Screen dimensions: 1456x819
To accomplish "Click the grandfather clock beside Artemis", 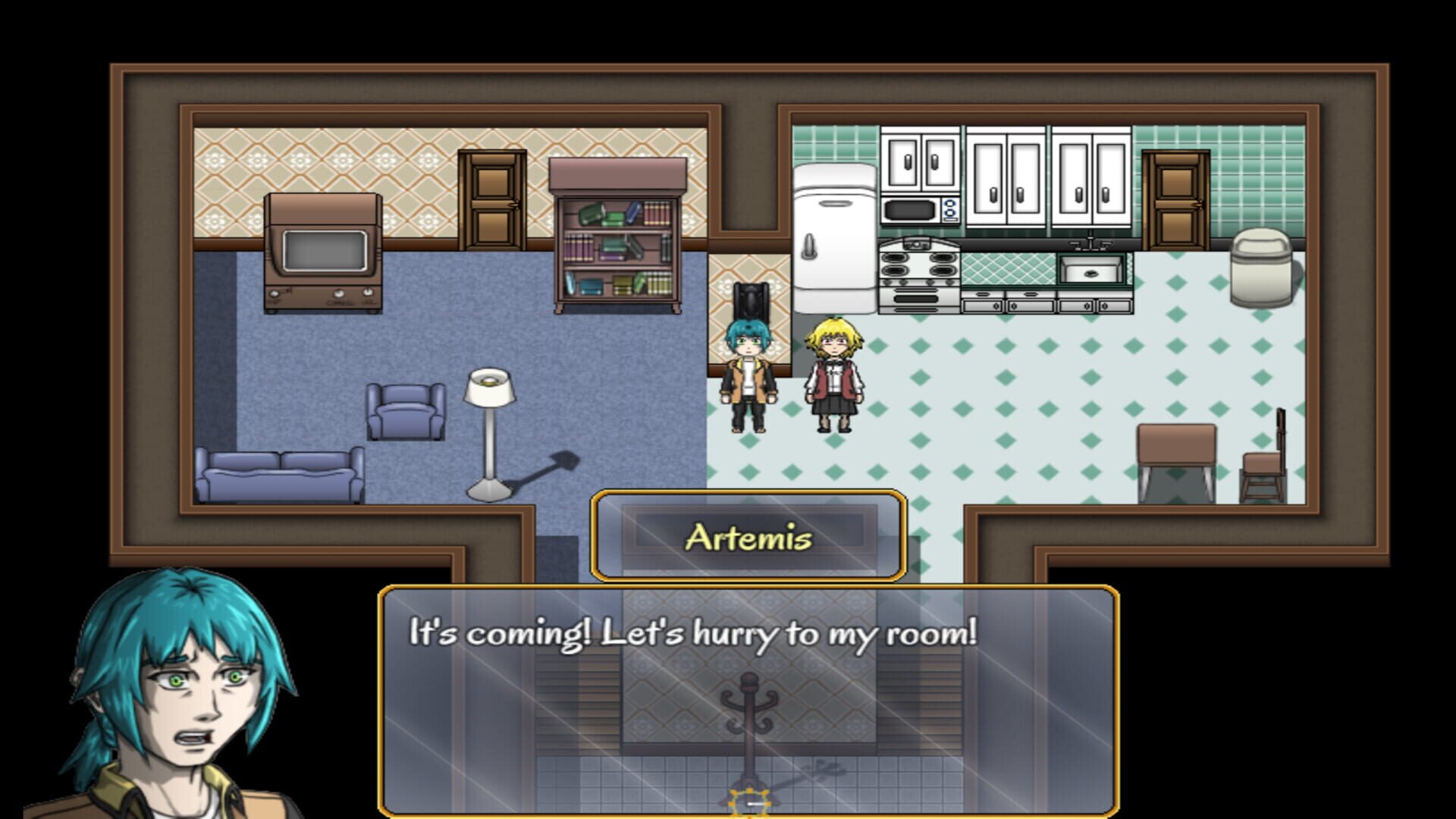I will (x=751, y=303).
